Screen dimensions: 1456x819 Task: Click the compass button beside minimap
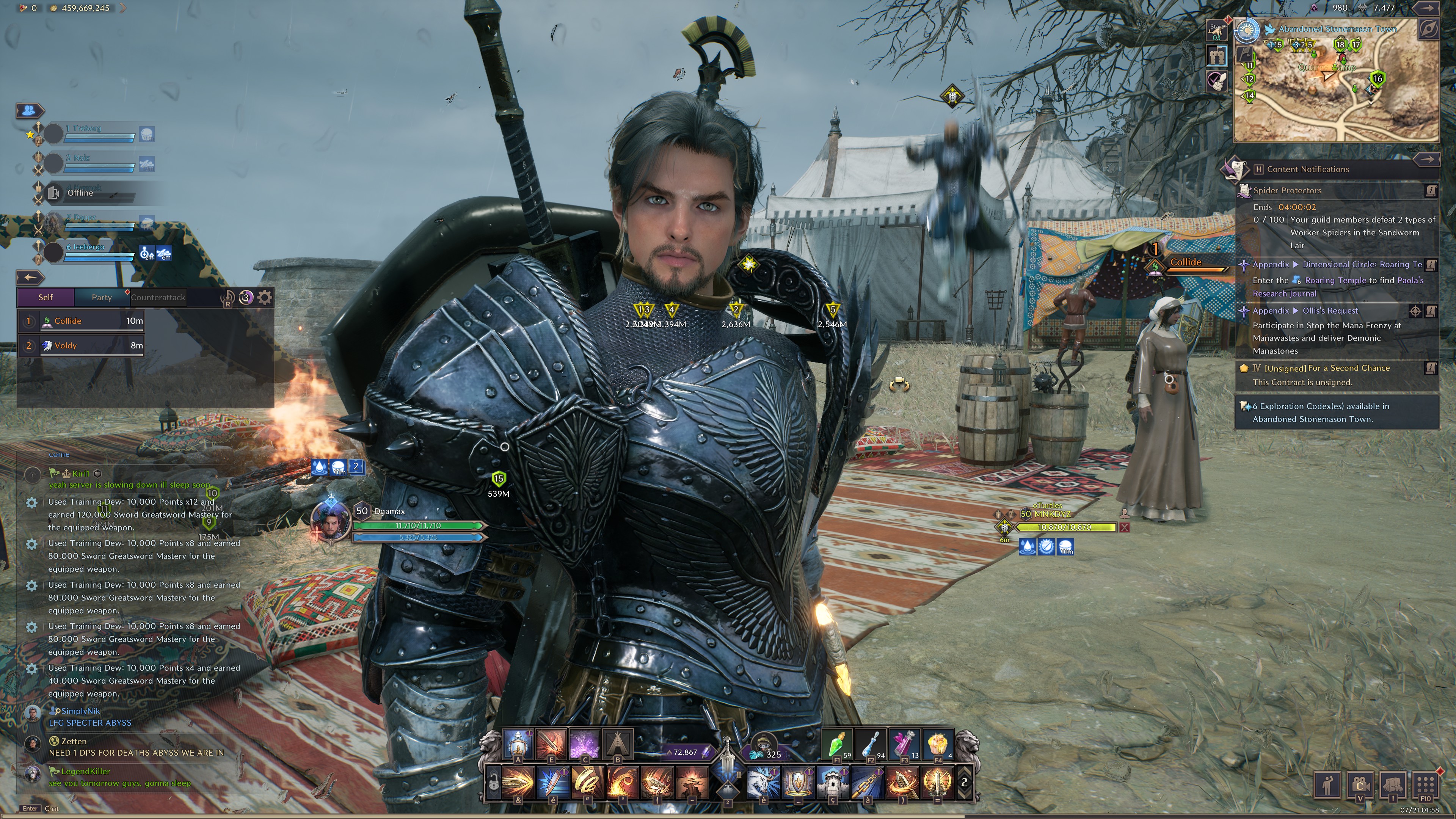pos(1428,30)
